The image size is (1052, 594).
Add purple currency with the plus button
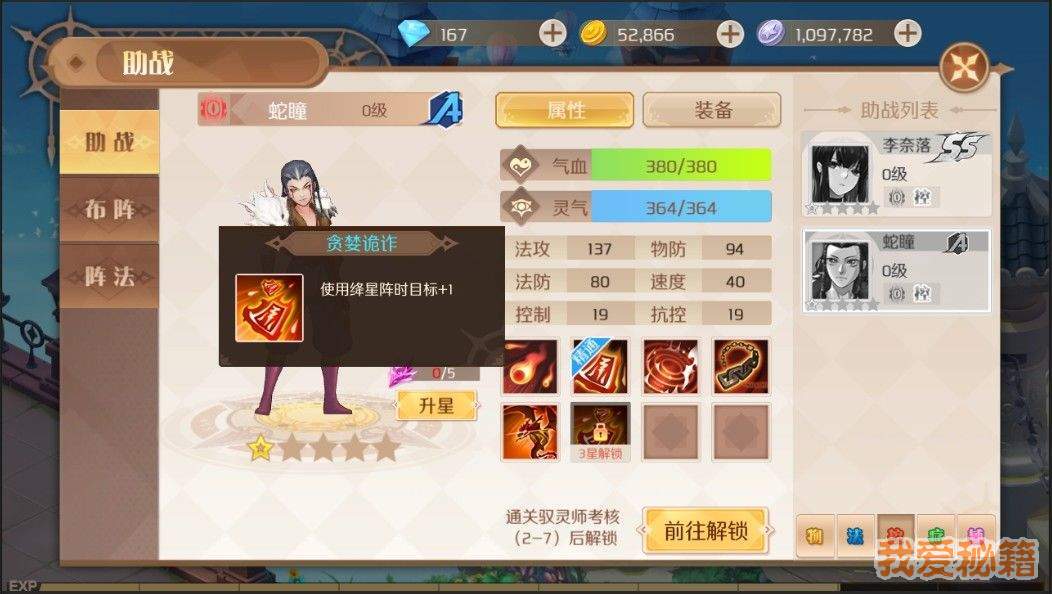pyautogui.click(x=907, y=33)
